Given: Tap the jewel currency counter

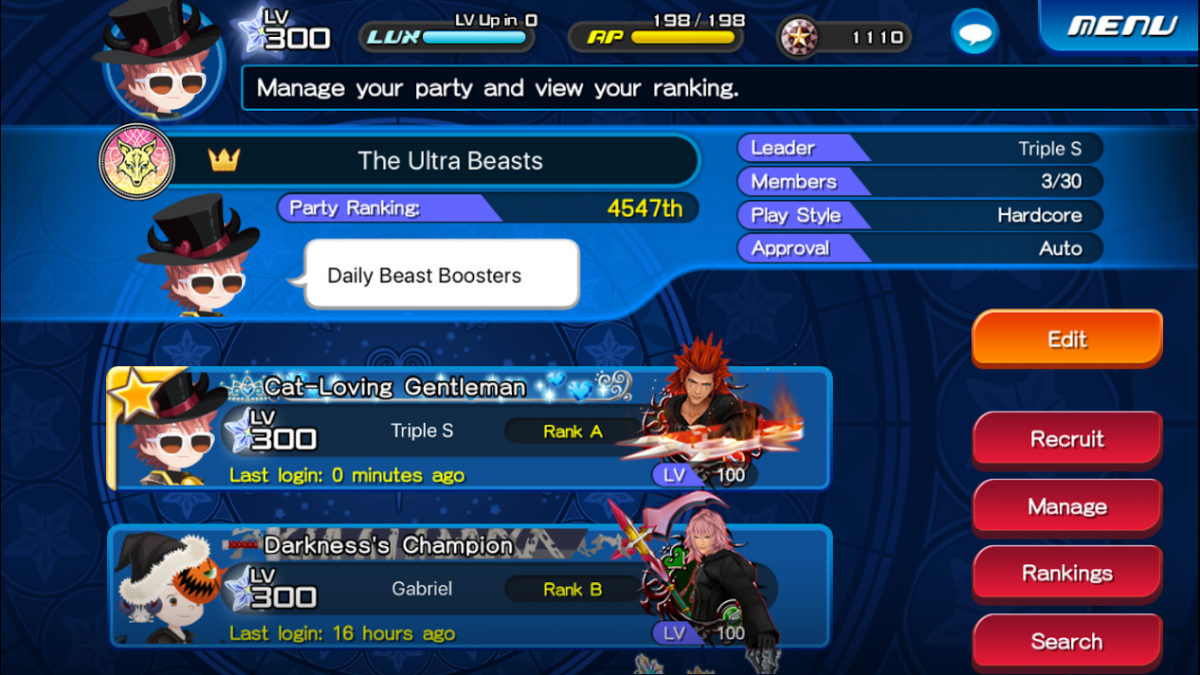Looking at the screenshot, I should (x=846, y=38).
